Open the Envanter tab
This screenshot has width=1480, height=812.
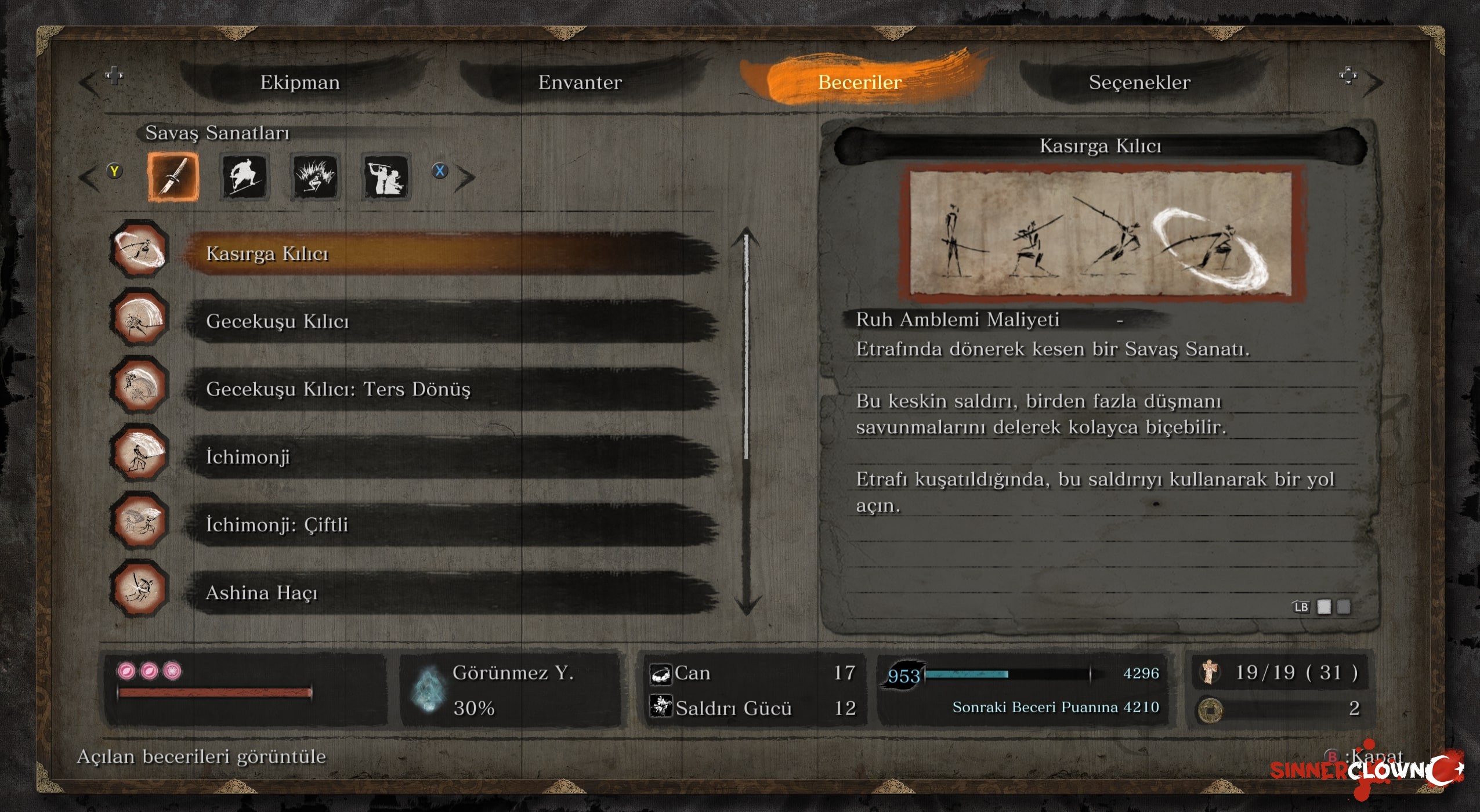(x=580, y=82)
